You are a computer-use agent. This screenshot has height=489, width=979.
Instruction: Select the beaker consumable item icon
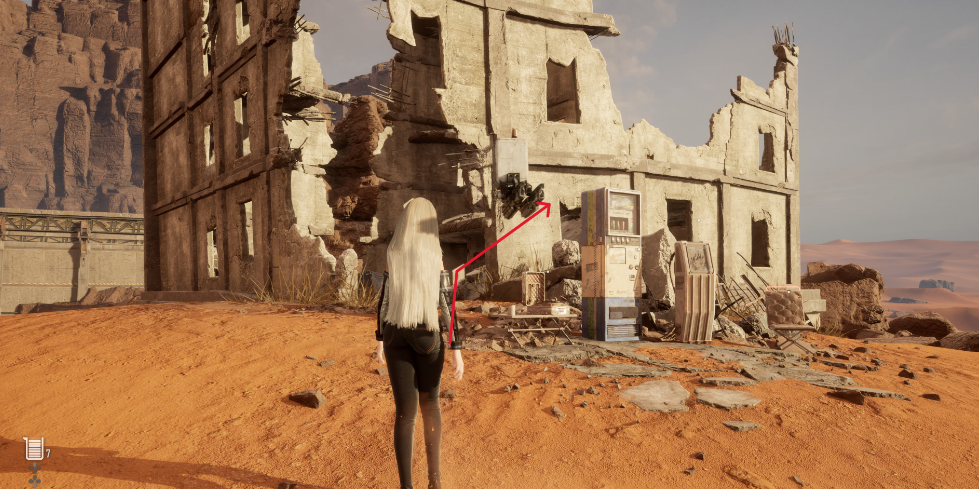pos(34,449)
